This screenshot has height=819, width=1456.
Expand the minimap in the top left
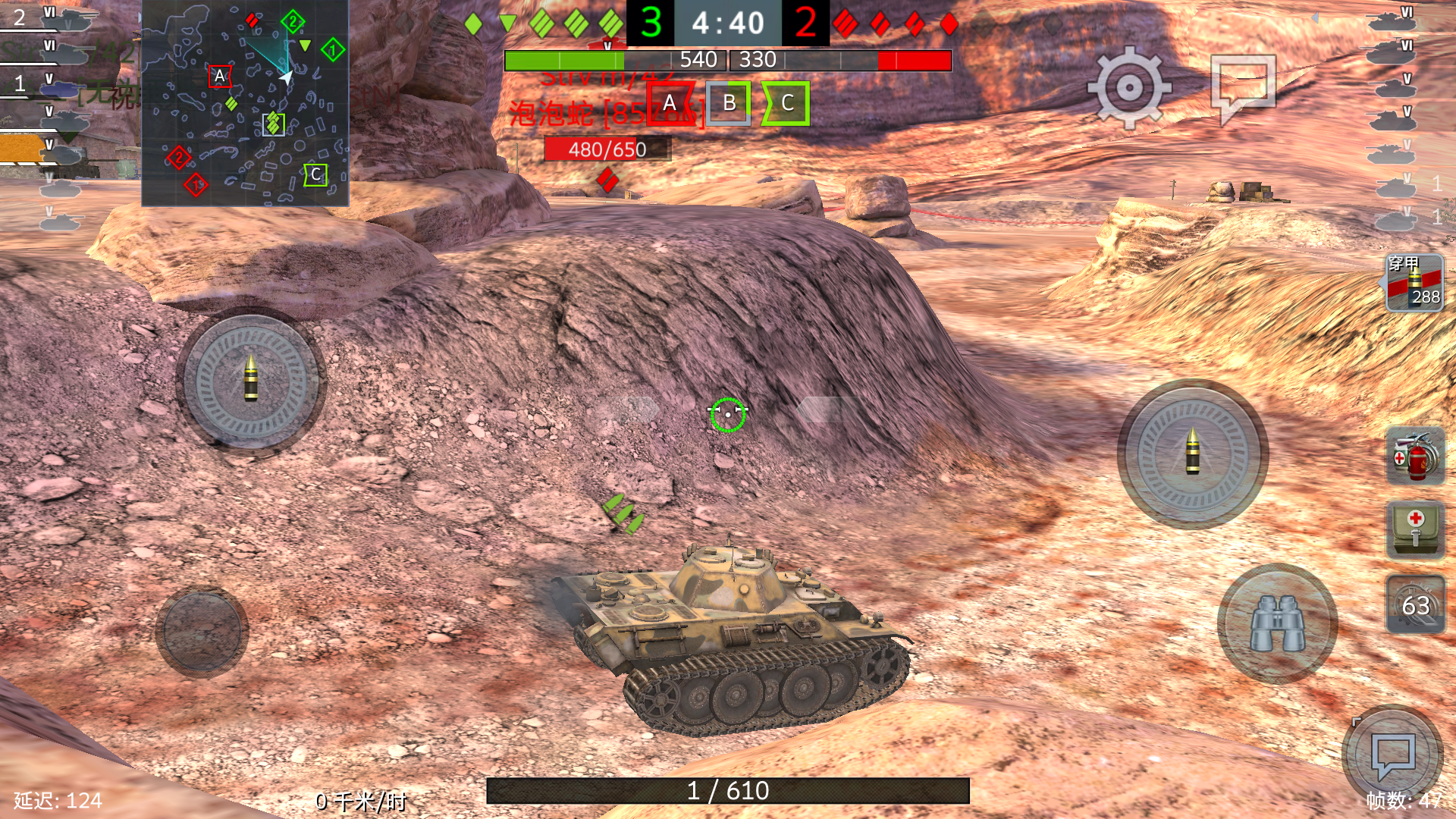243,102
